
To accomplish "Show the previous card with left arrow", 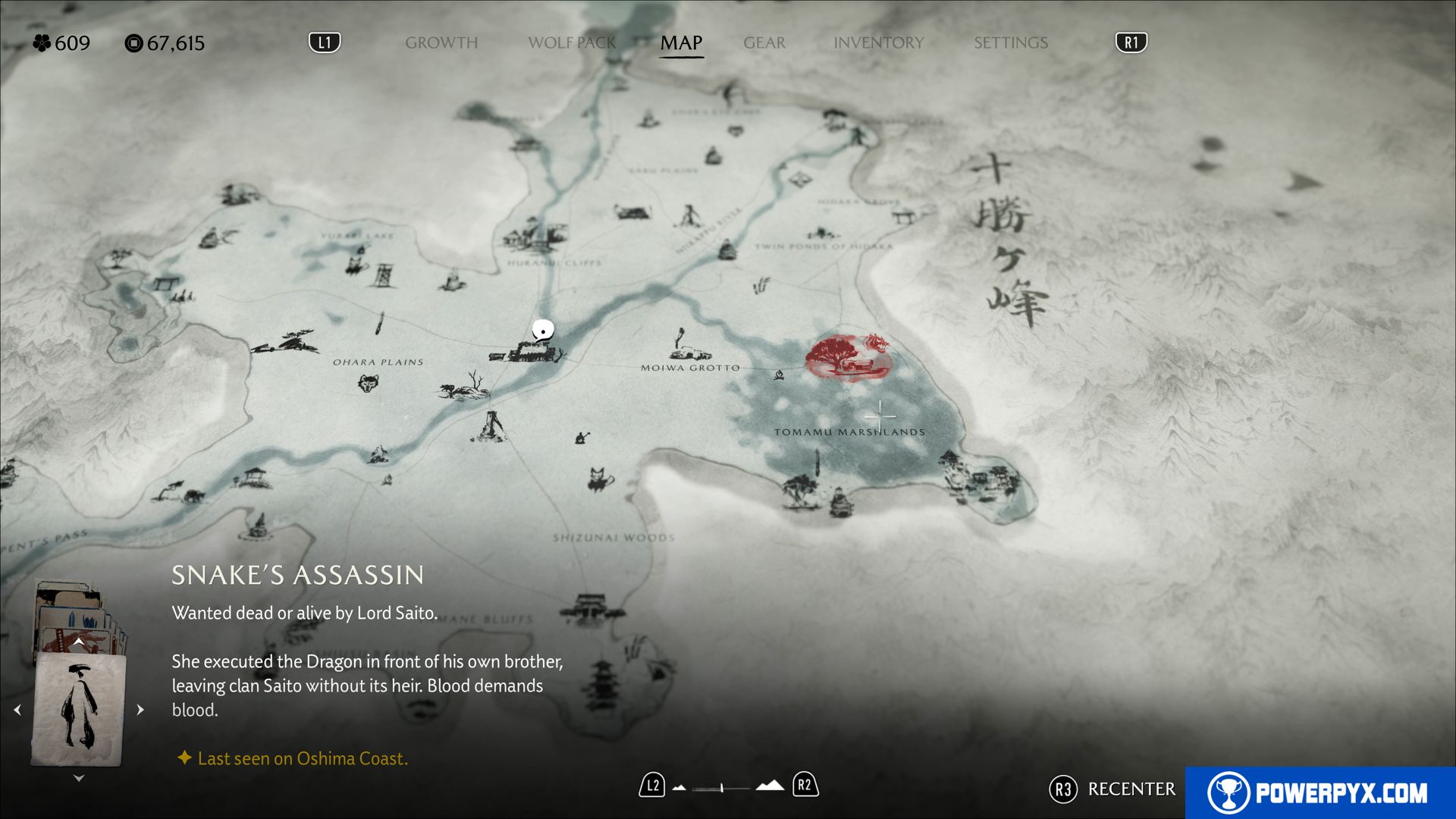I will [17, 710].
